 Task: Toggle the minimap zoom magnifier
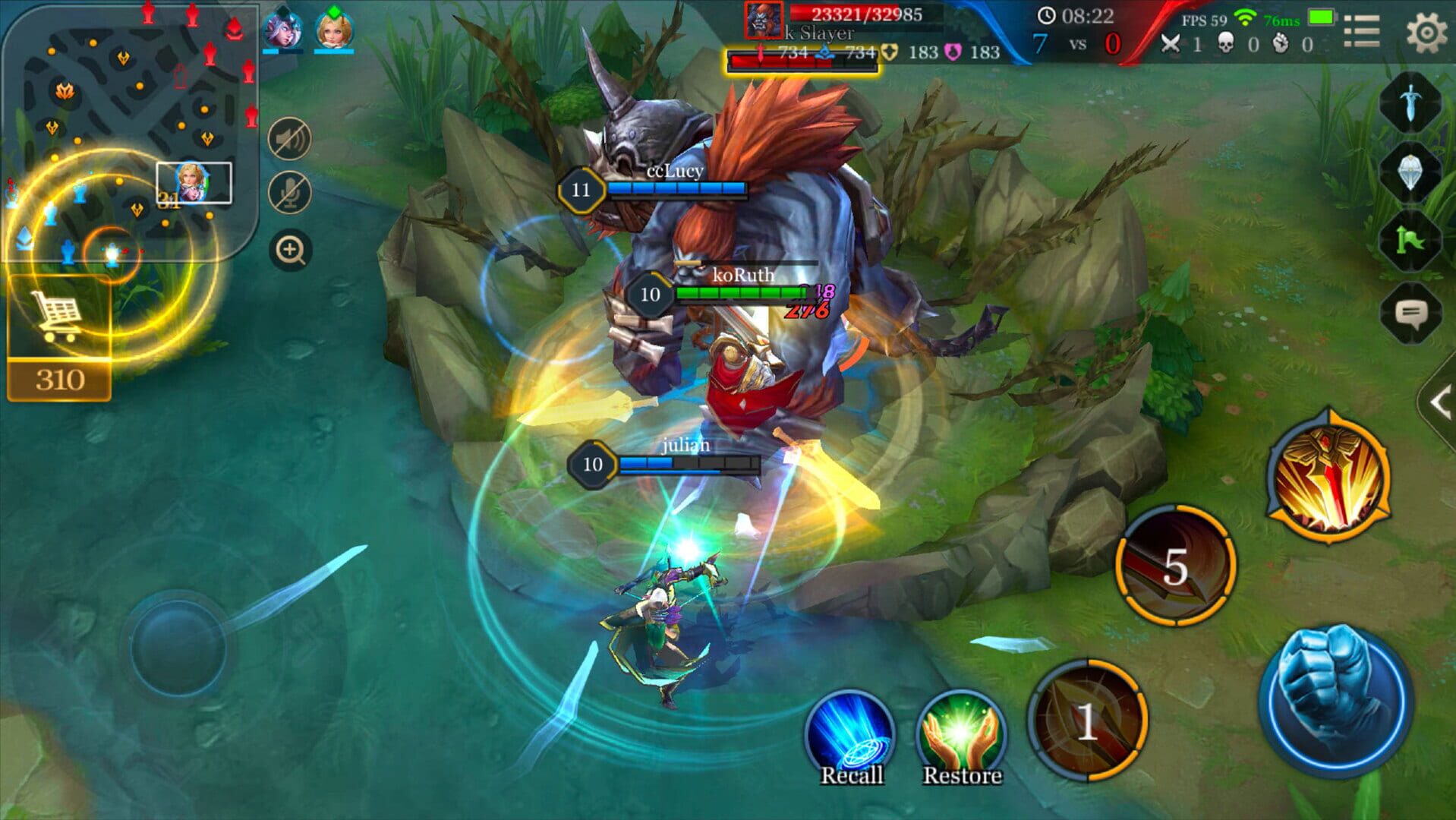(x=291, y=248)
